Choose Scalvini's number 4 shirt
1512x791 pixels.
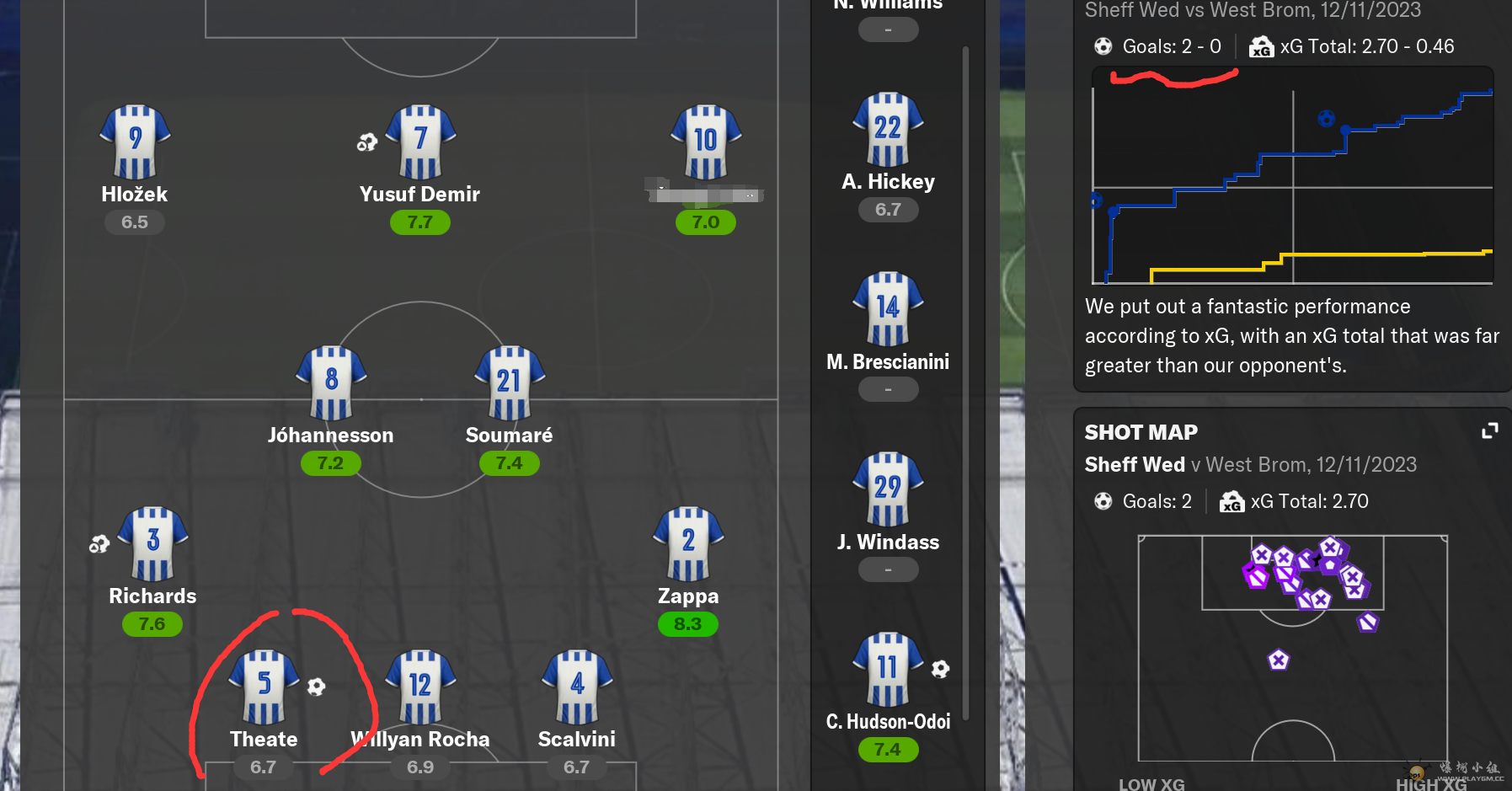[x=577, y=687]
